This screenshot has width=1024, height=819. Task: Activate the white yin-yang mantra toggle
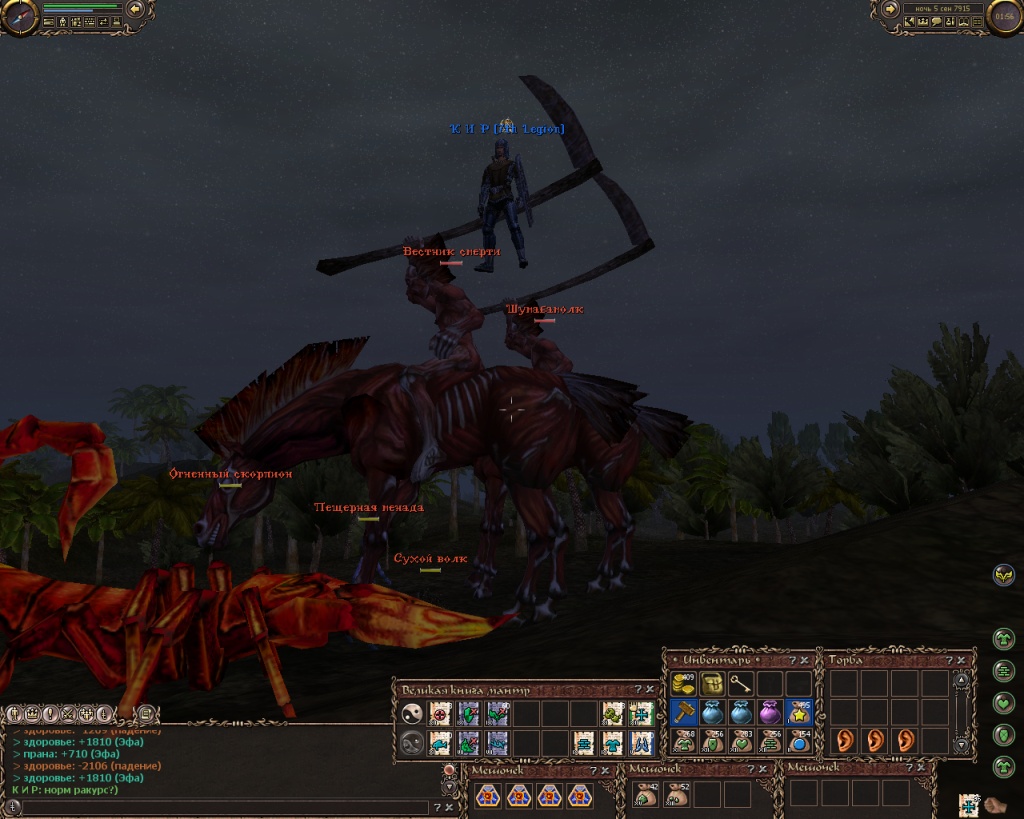411,714
